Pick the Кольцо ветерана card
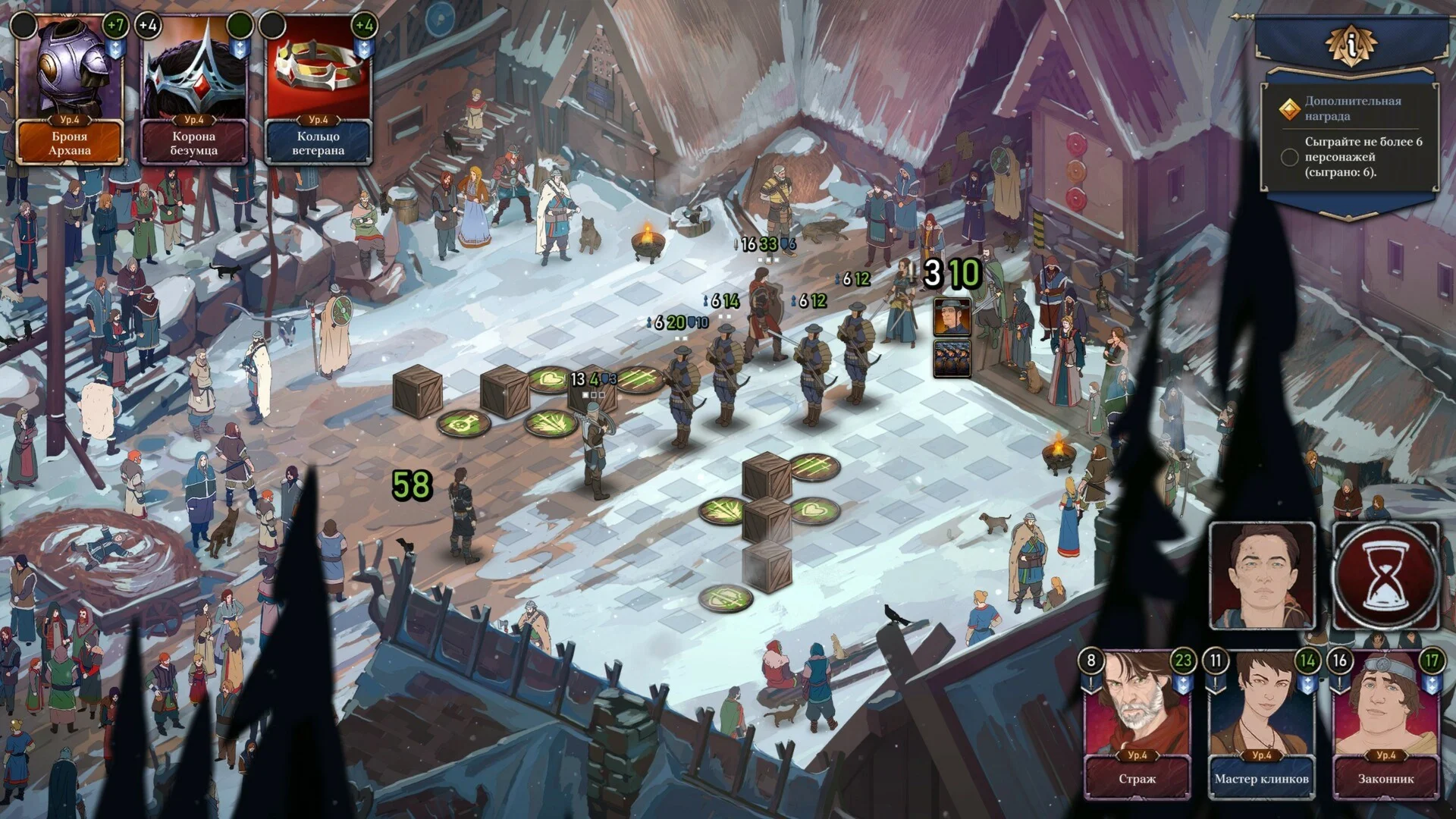 318,91
